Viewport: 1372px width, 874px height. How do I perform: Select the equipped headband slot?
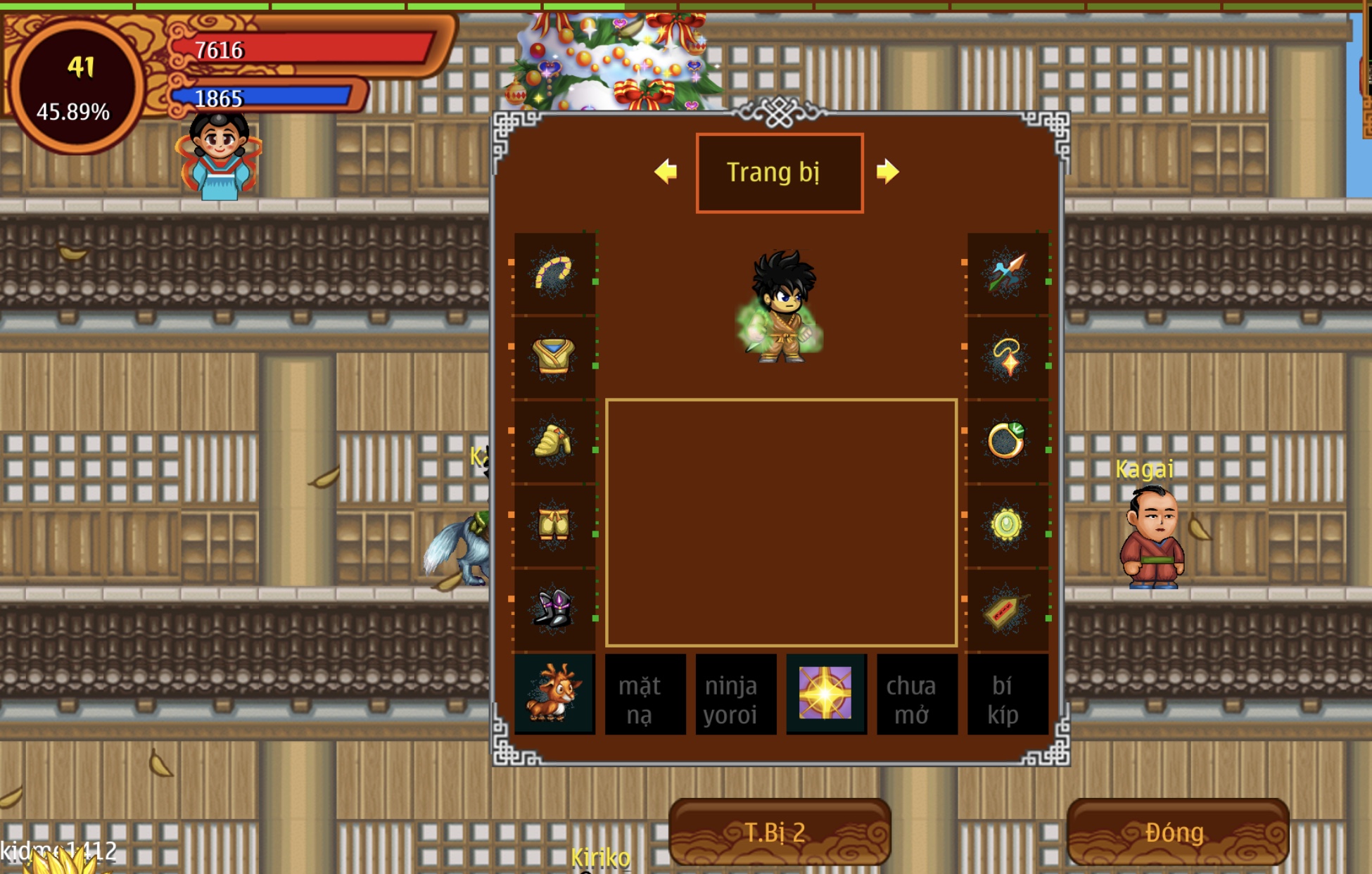click(554, 273)
